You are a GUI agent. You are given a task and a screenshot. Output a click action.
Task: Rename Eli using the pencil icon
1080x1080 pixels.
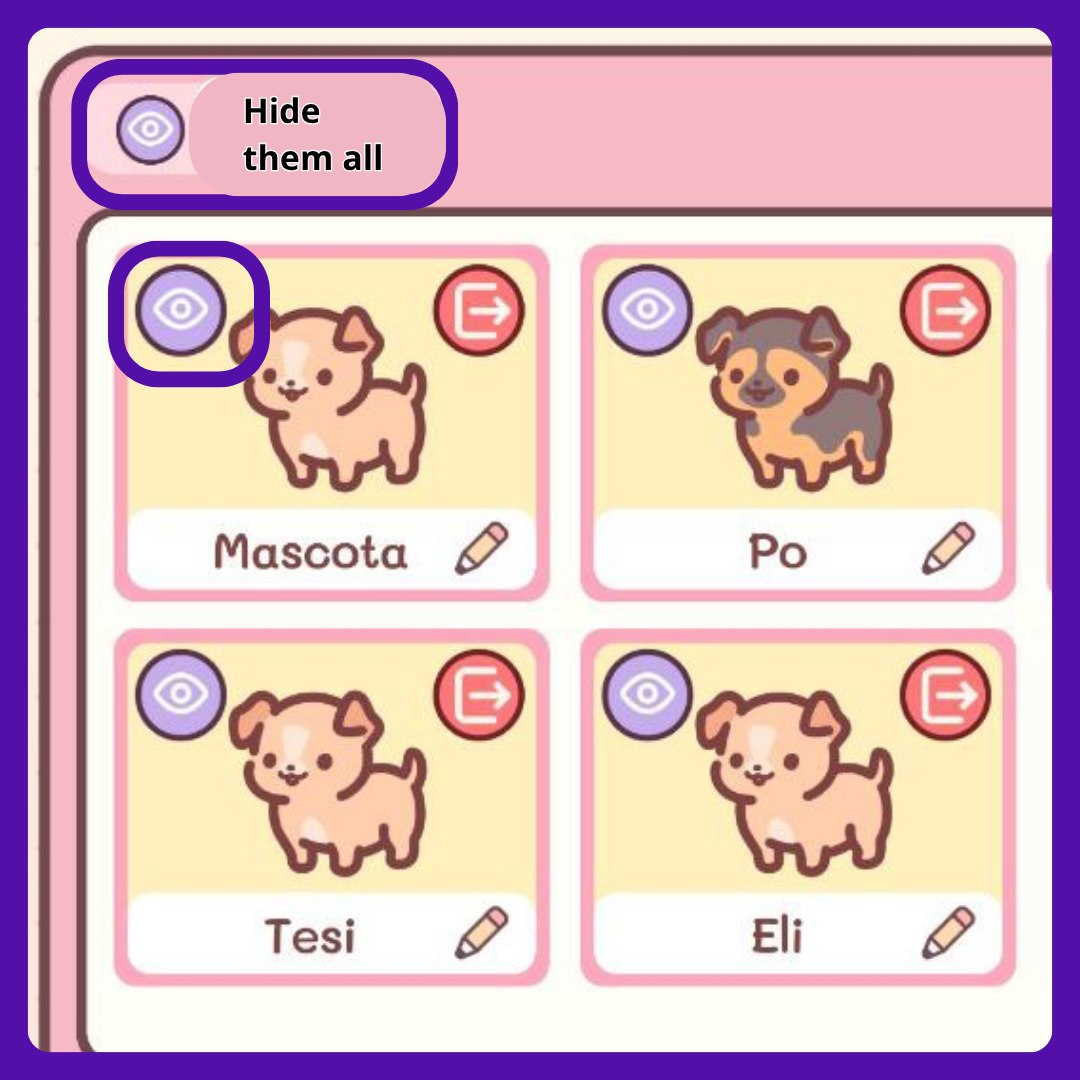coord(948,933)
